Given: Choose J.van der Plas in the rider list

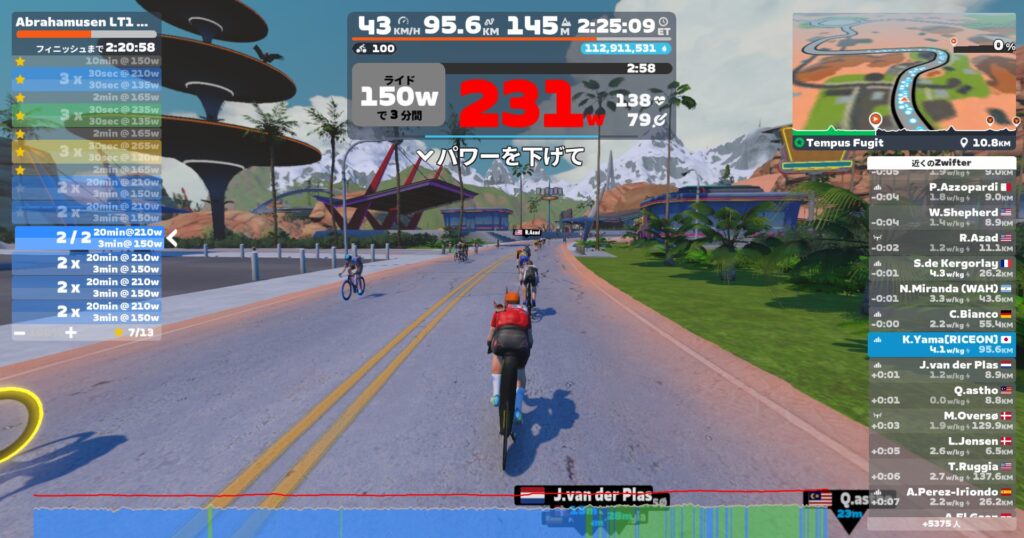Looking at the screenshot, I should [x=941, y=370].
